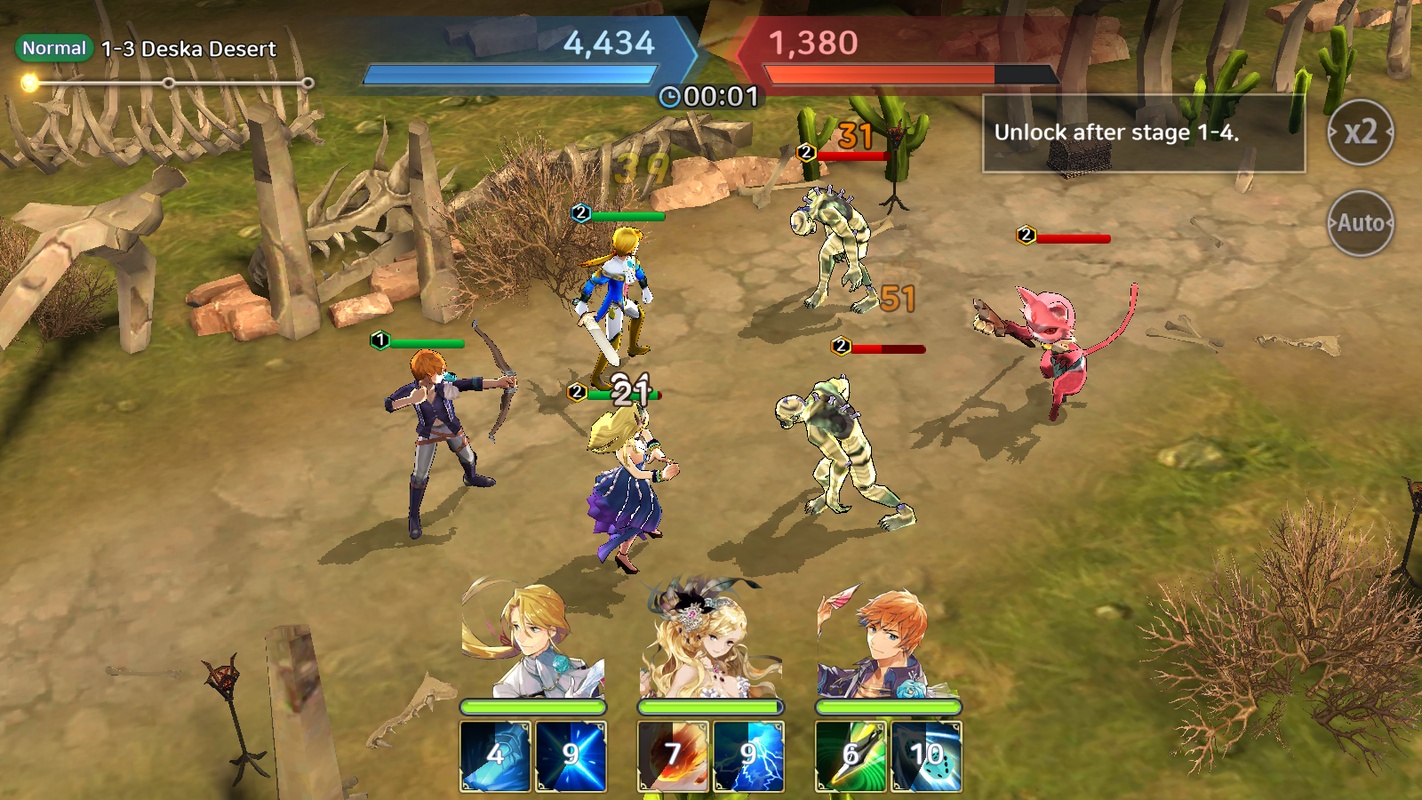Click the locked treasure chest panel
The width and height of the screenshot is (1422, 800).
click(1143, 134)
